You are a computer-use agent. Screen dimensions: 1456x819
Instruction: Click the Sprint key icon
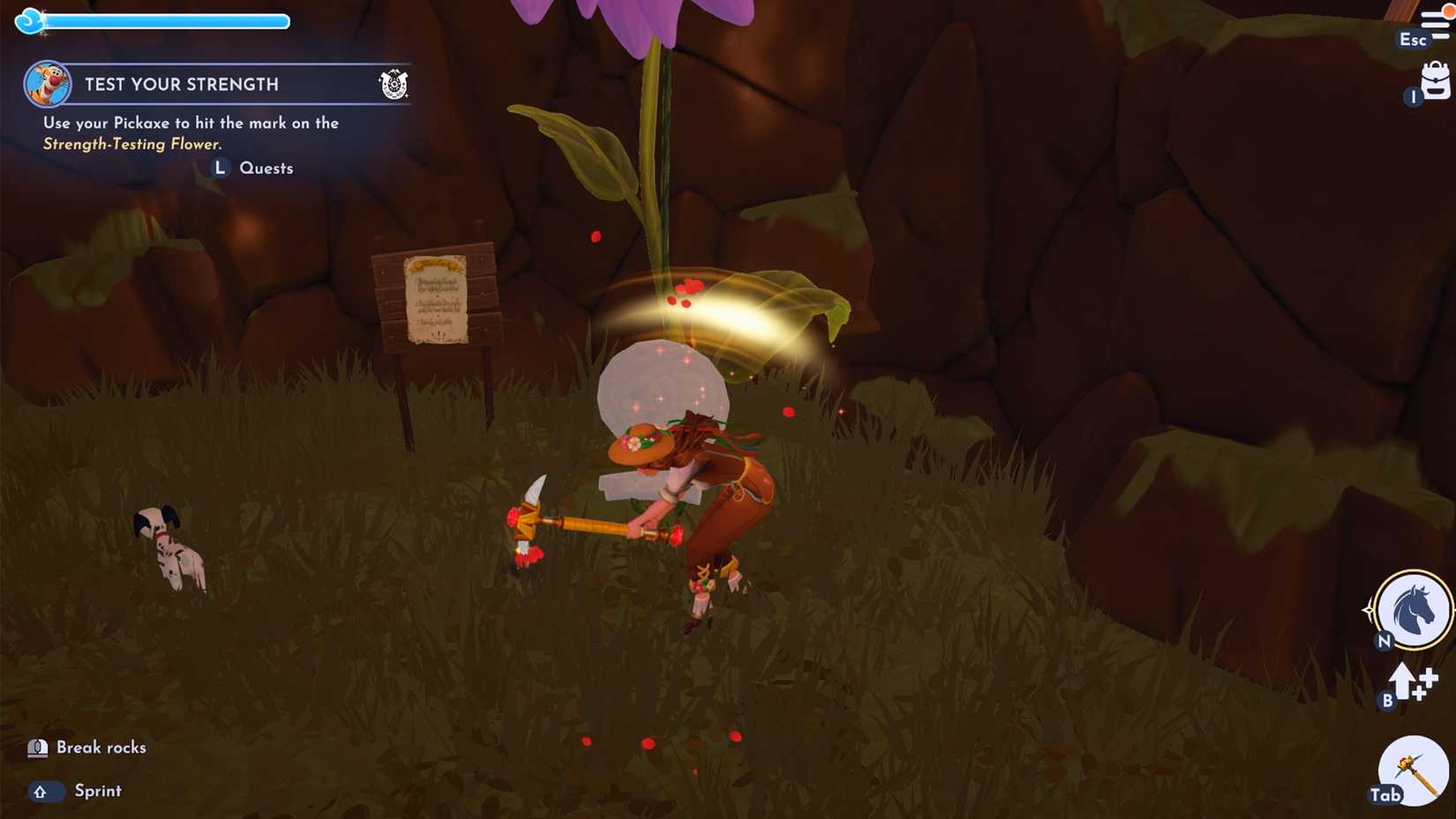coord(45,792)
